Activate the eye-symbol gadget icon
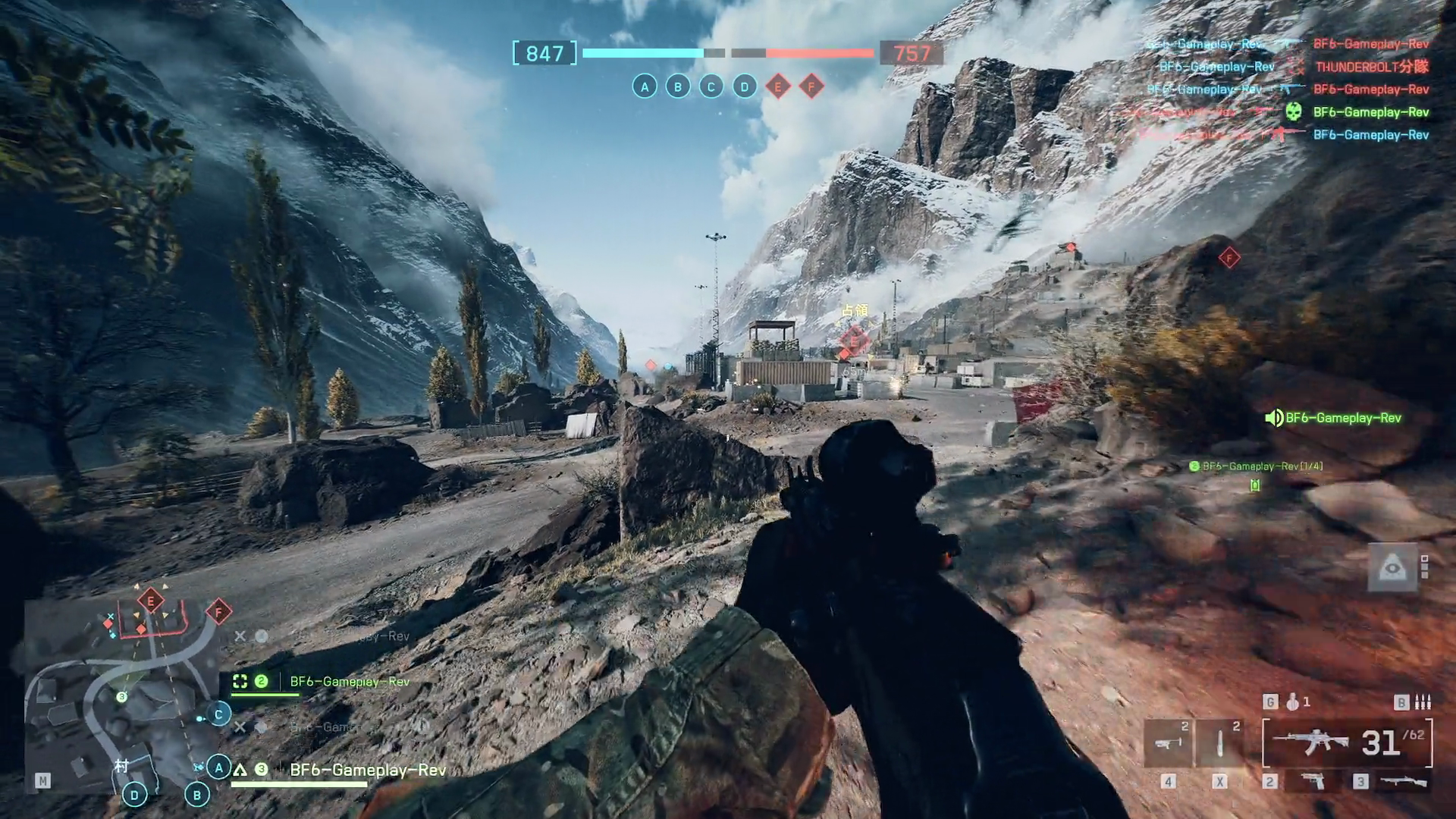 pyautogui.click(x=1392, y=567)
